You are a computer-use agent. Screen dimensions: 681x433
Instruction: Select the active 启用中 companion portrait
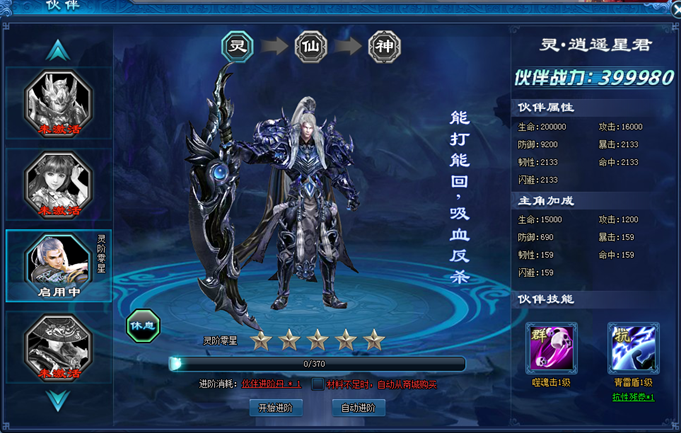(58, 264)
